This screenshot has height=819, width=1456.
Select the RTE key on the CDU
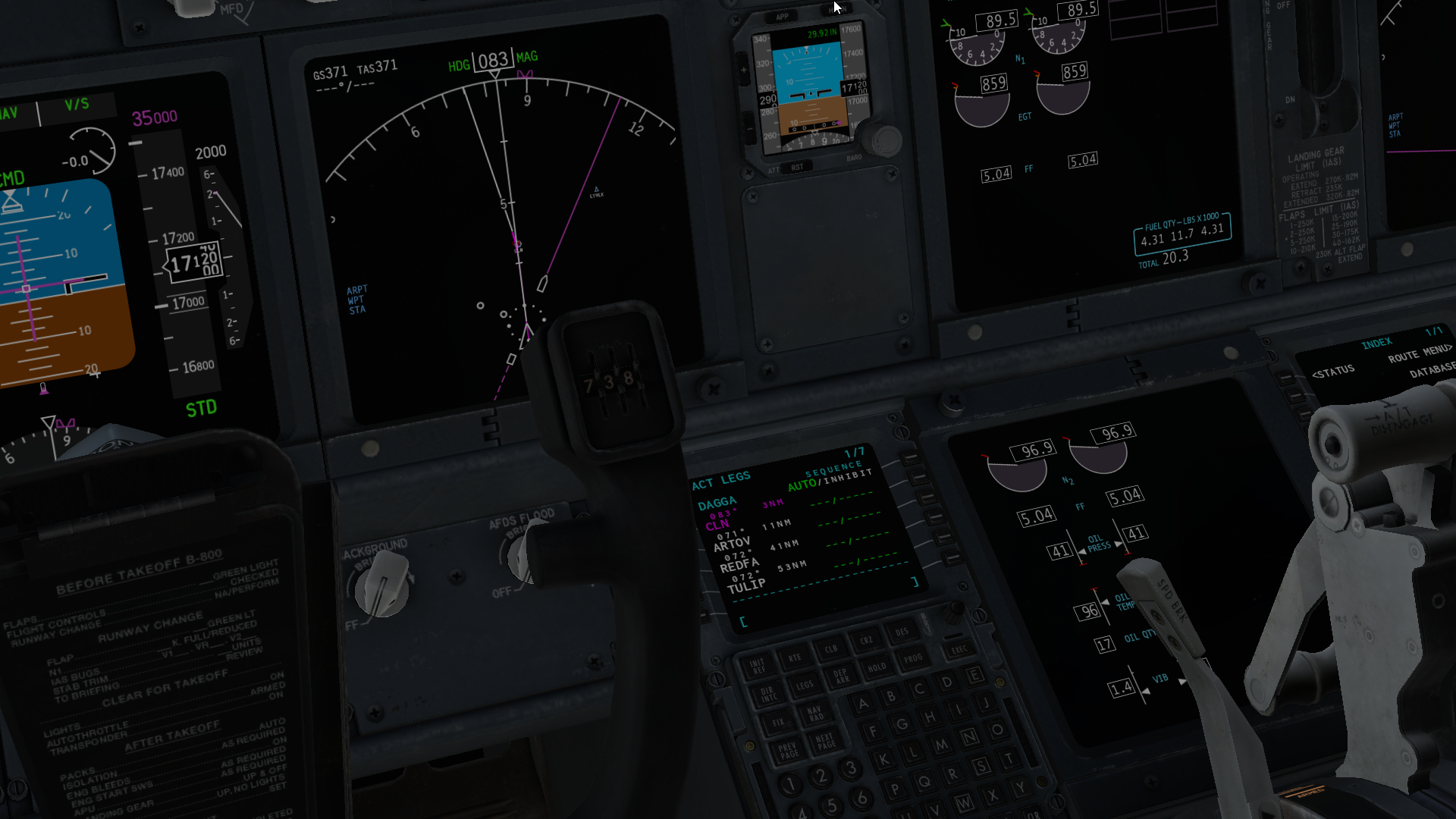(794, 658)
